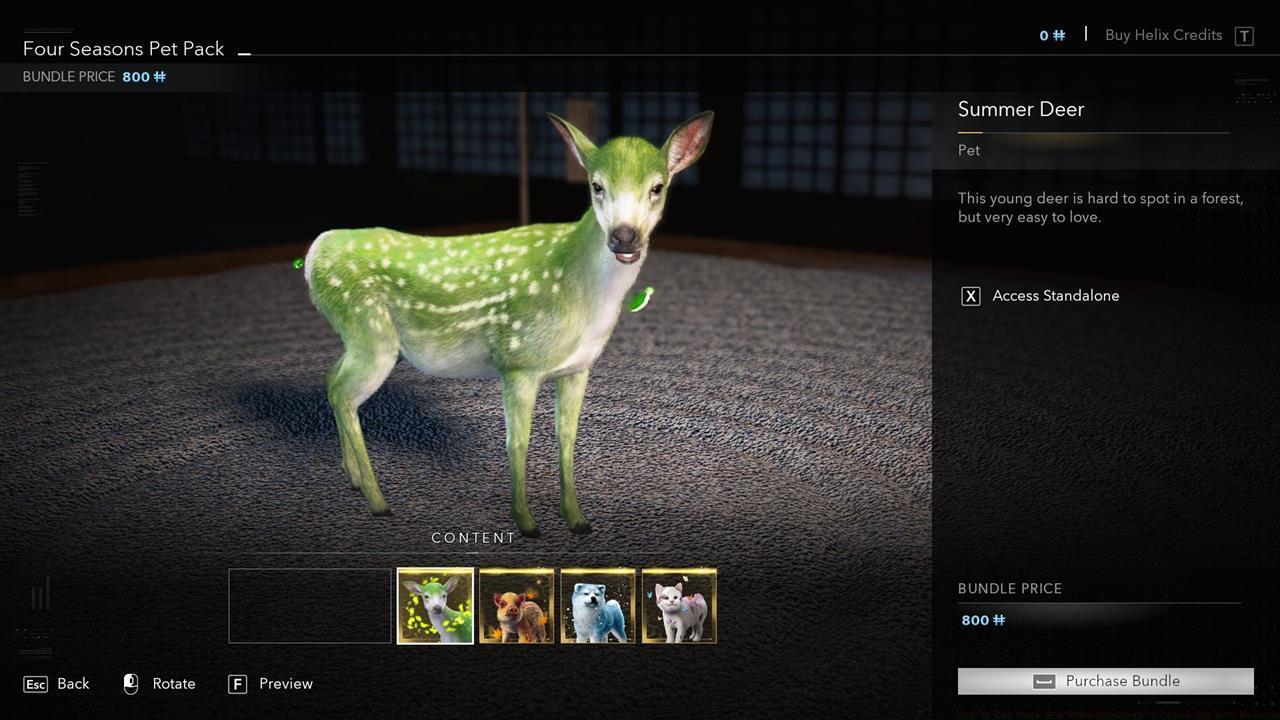
Task: Click the Preview label
Action: [x=285, y=683]
